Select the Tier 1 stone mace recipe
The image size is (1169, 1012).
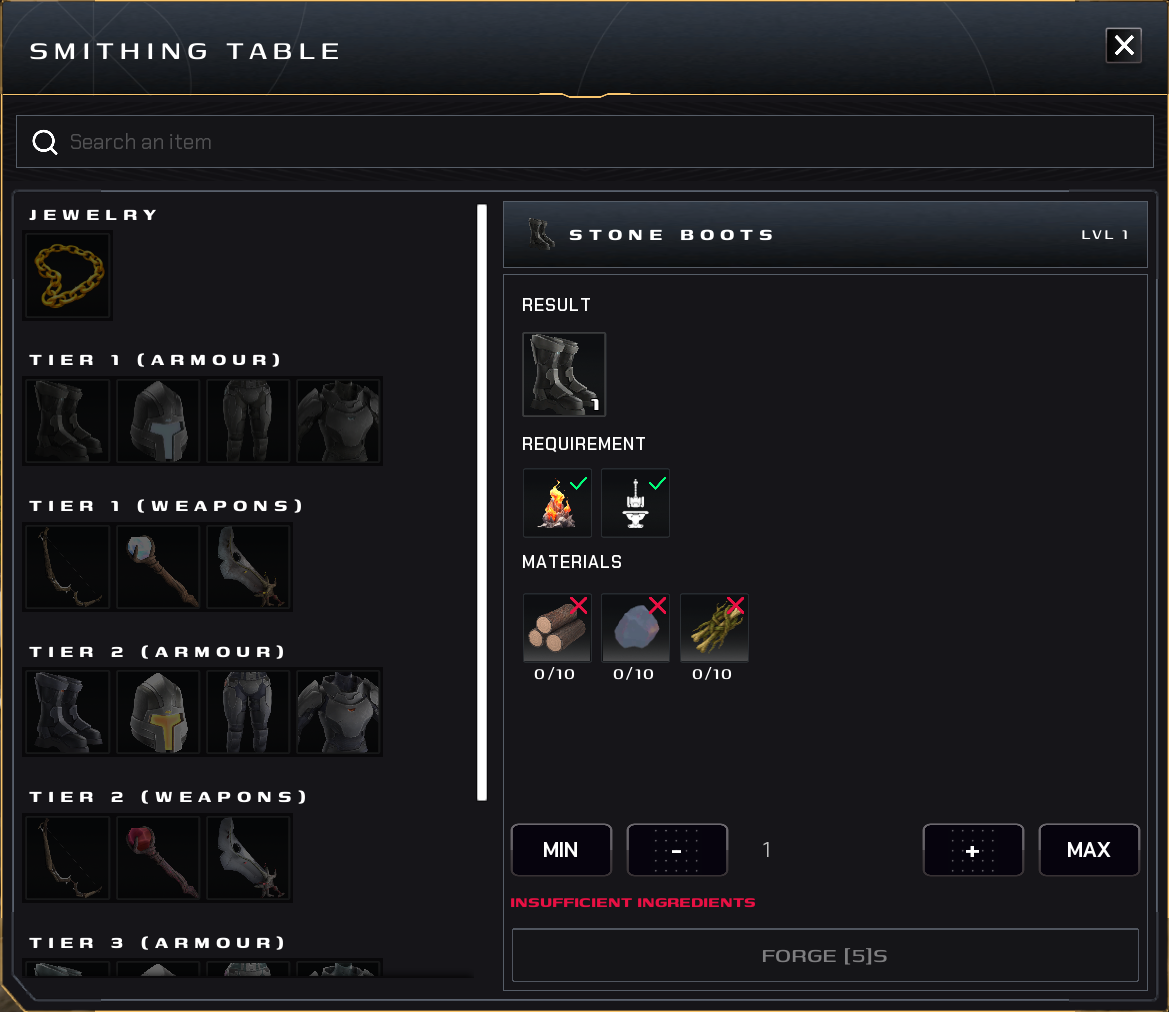(158, 567)
